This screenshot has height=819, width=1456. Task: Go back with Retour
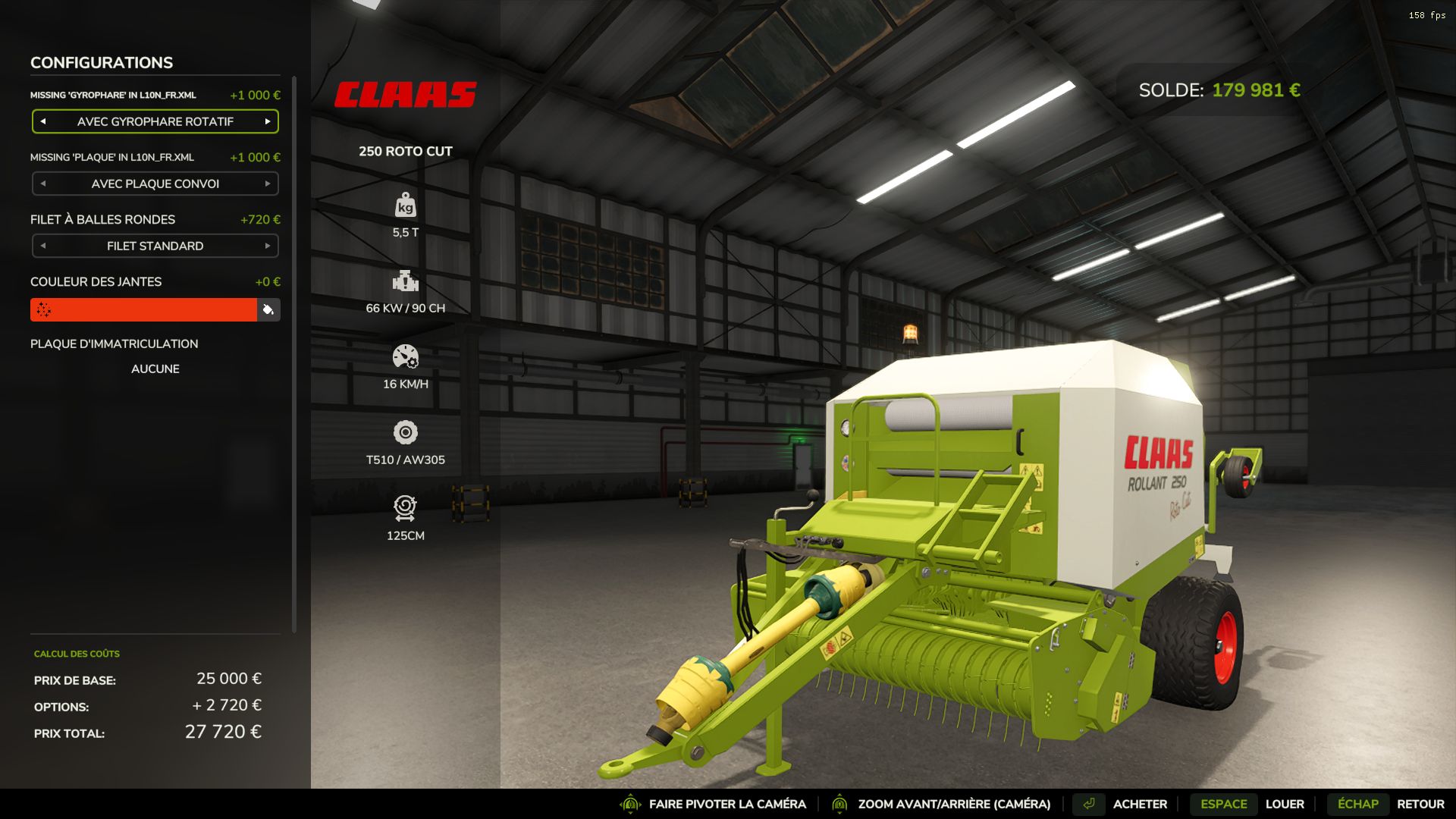1420,804
